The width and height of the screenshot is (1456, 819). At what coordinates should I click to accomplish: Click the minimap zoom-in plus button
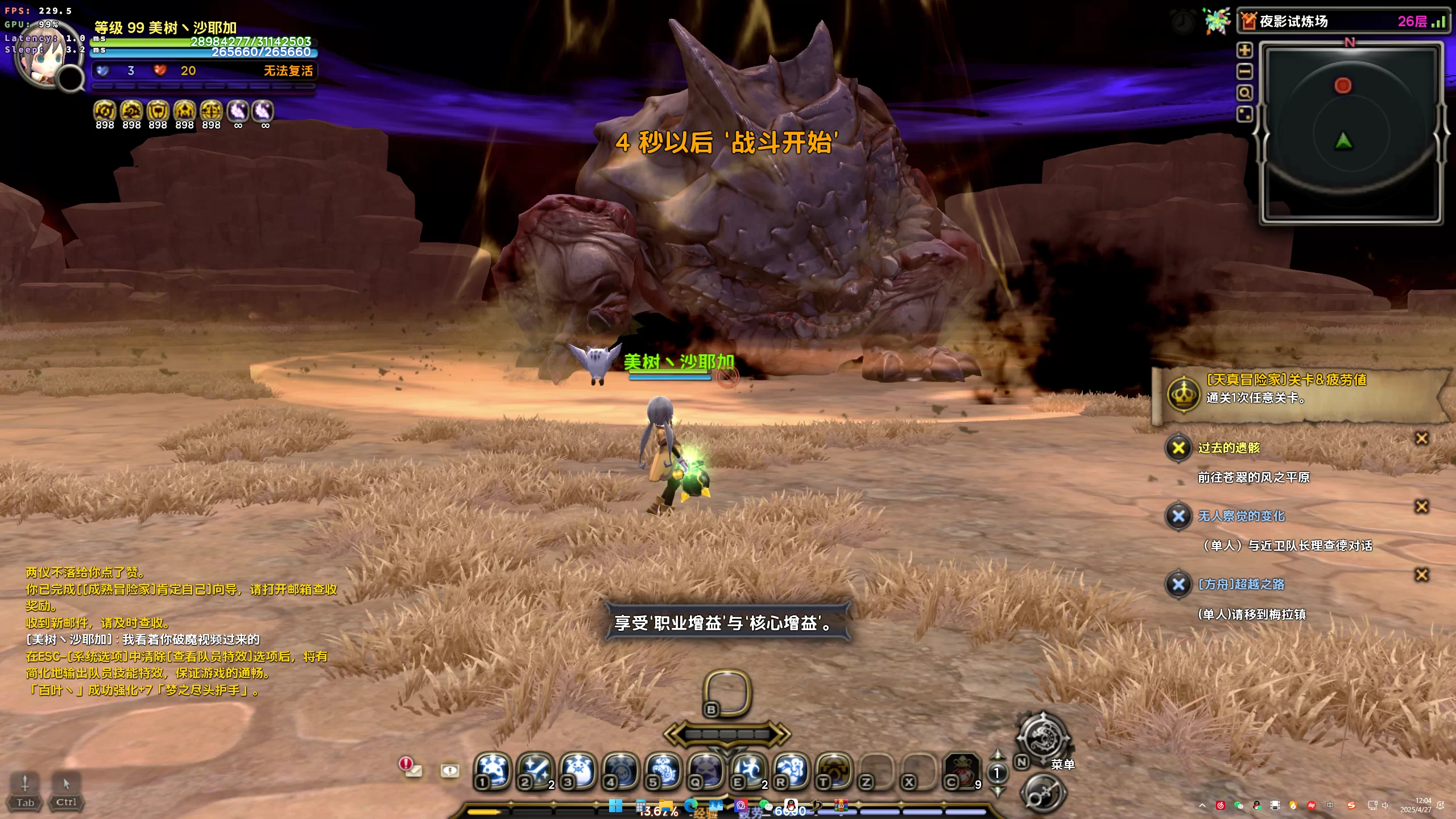[x=1244, y=50]
